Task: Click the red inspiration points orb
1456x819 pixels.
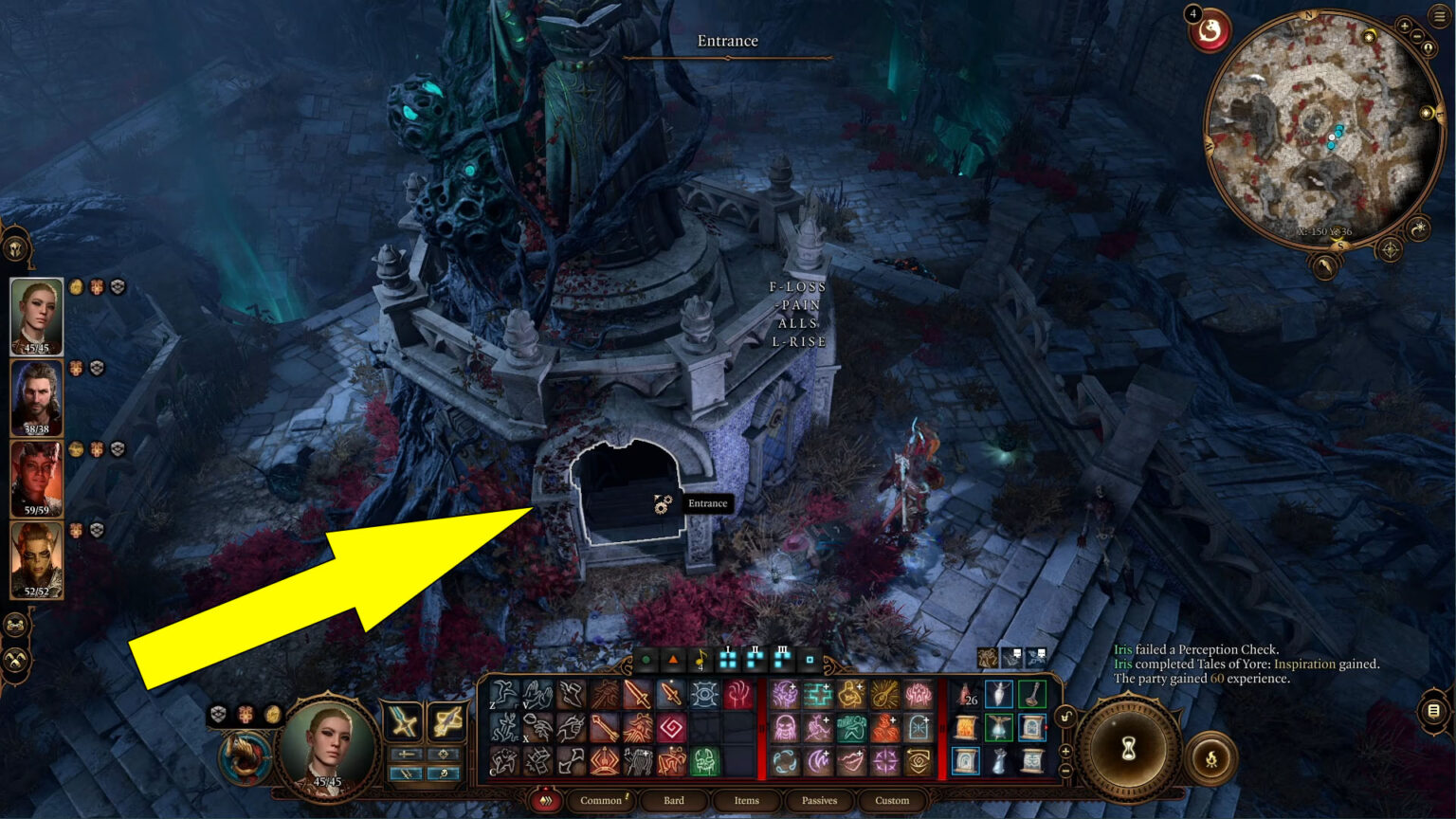Action: (x=1210, y=33)
